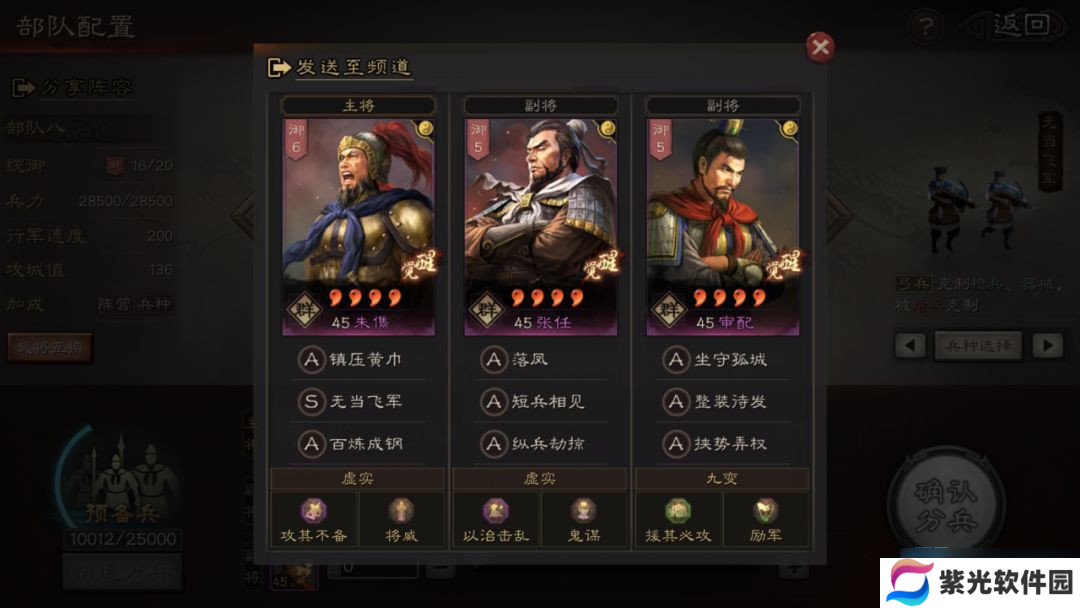Image resolution: width=1080 pixels, height=608 pixels.
Task: Send lineup via 发送至频道
Action: click(x=340, y=68)
